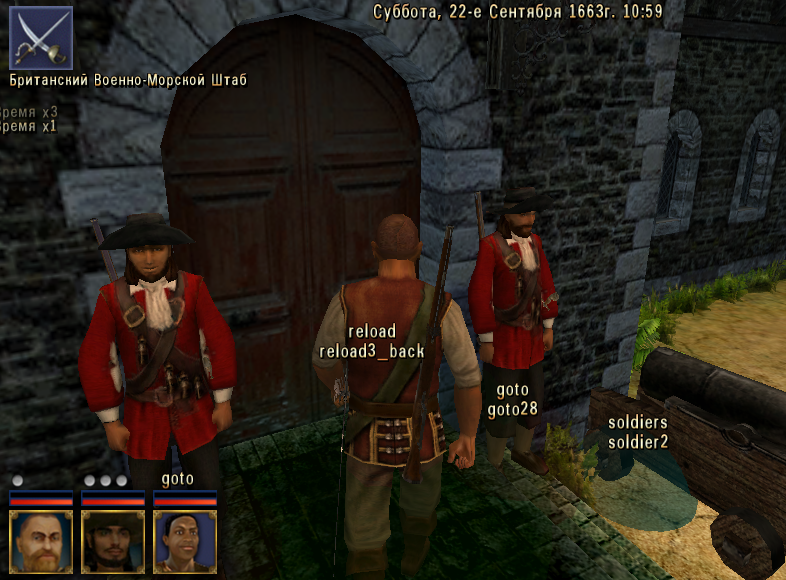The height and width of the screenshot is (580, 786).
Task: Click the crossed sabers command icon
Action: coord(41,37)
